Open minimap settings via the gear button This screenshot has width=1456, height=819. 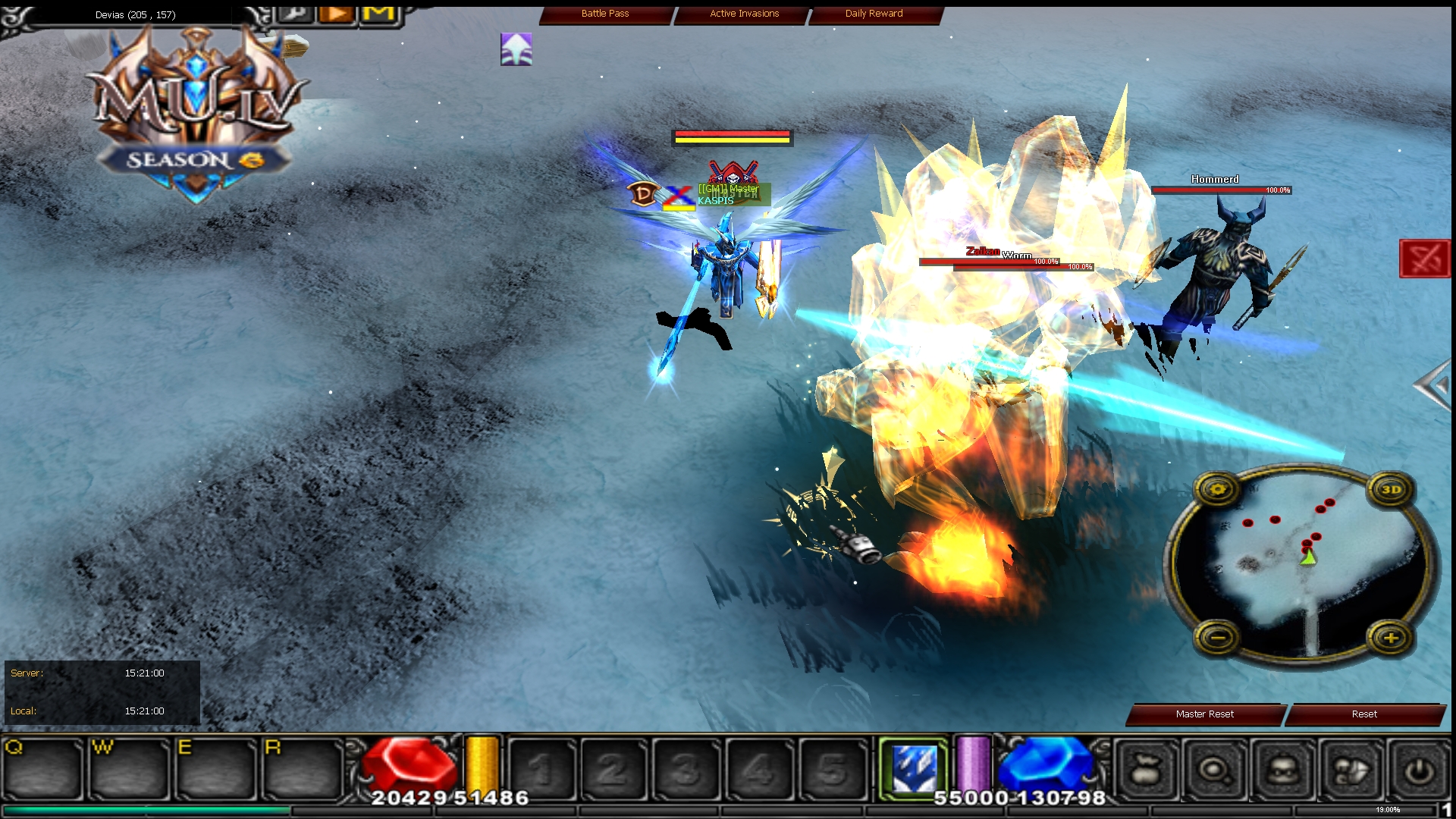[x=1218, y=490]
